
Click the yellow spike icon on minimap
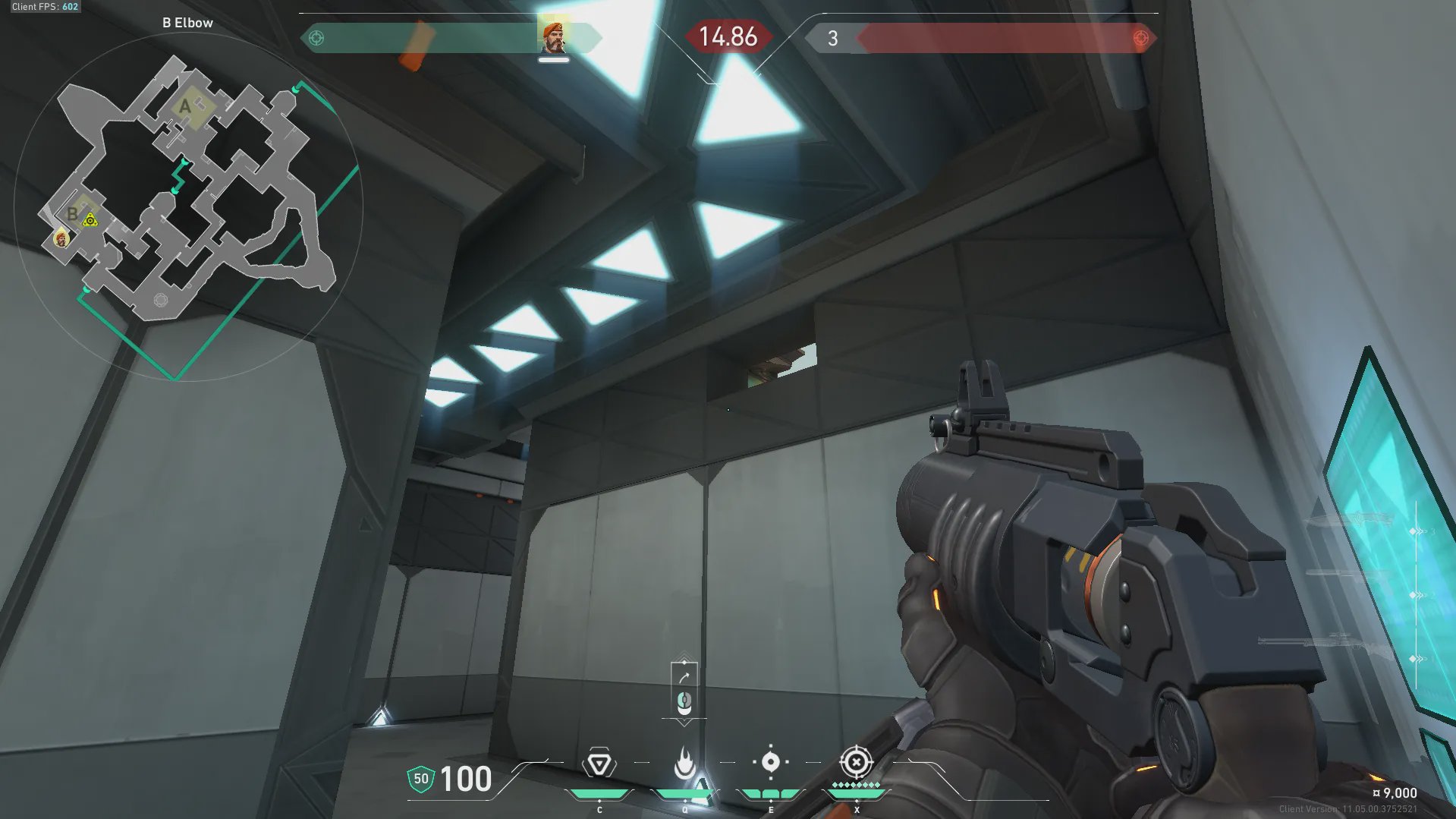(x=90, y=221)
